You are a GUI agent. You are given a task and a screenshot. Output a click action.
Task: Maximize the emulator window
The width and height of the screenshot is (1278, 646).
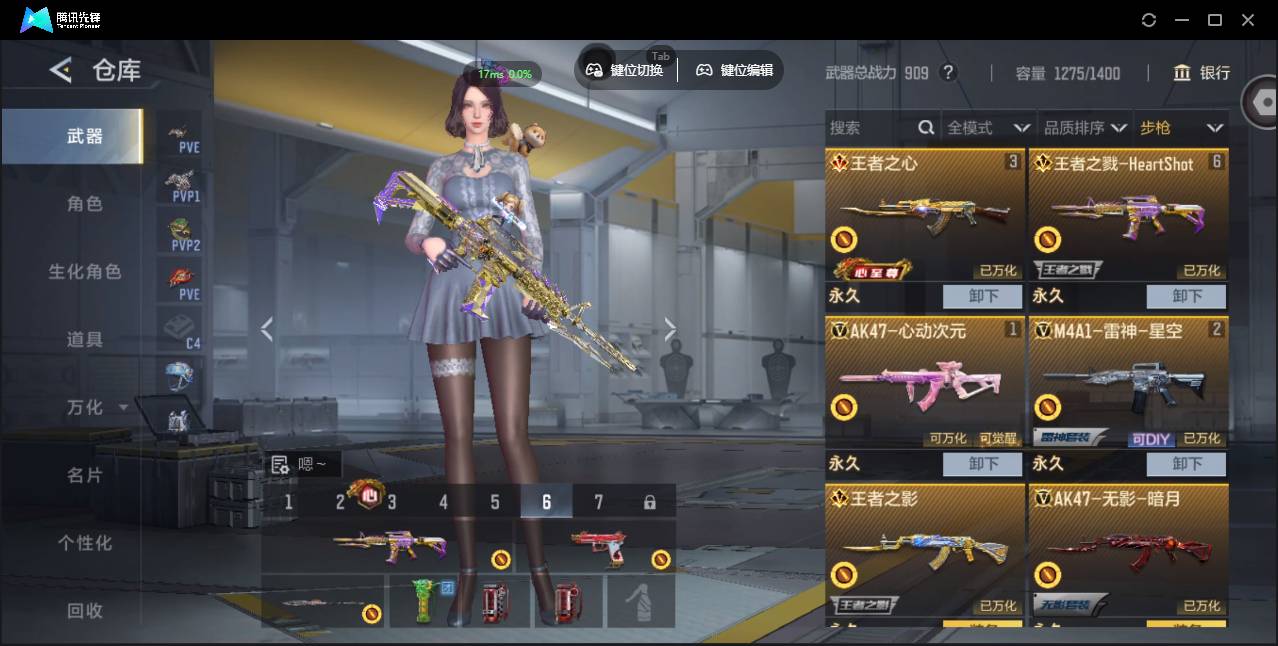pyautogui.click(x=1215, y=20)
